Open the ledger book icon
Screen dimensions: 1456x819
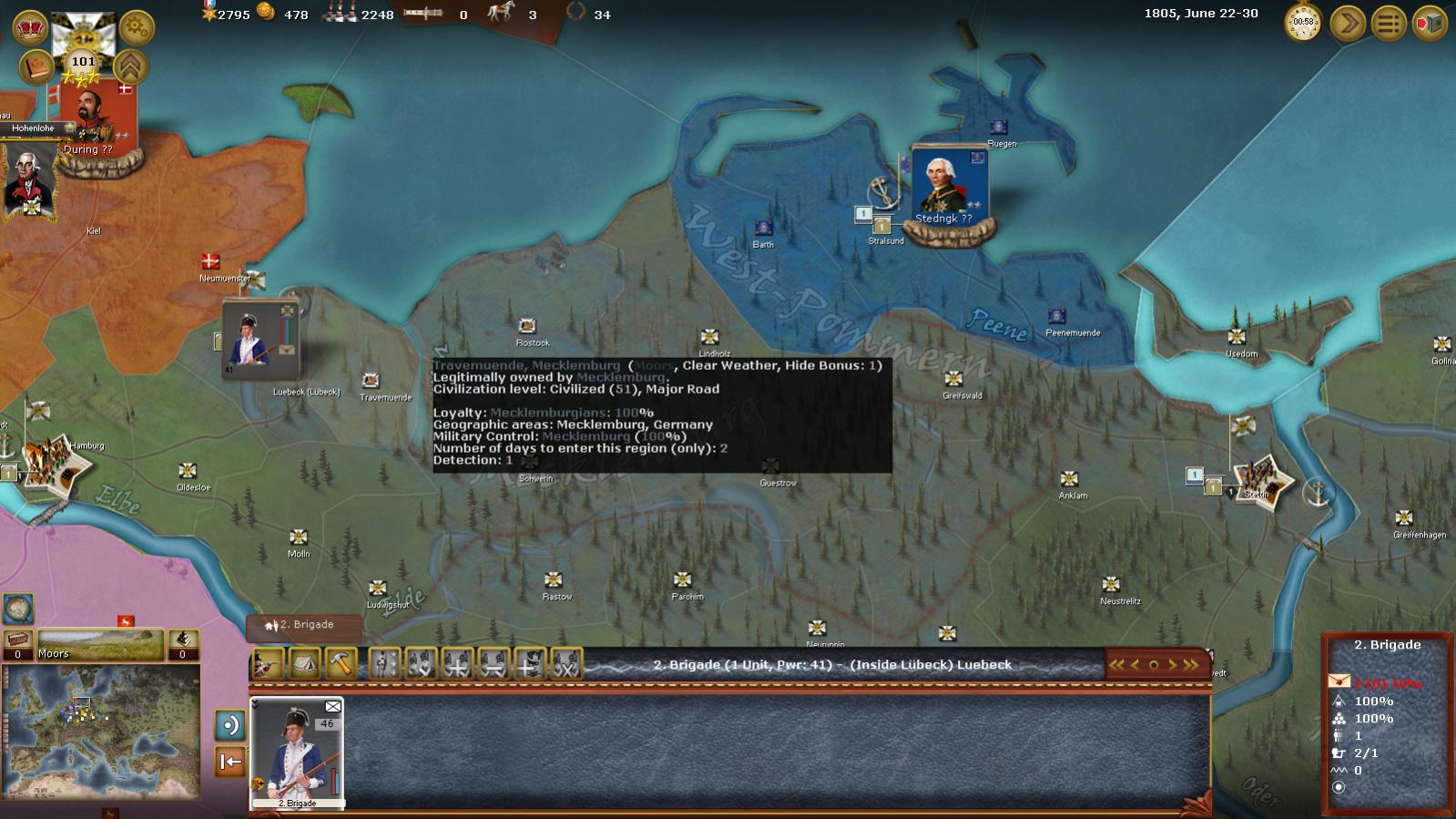[x=36, y=68]
